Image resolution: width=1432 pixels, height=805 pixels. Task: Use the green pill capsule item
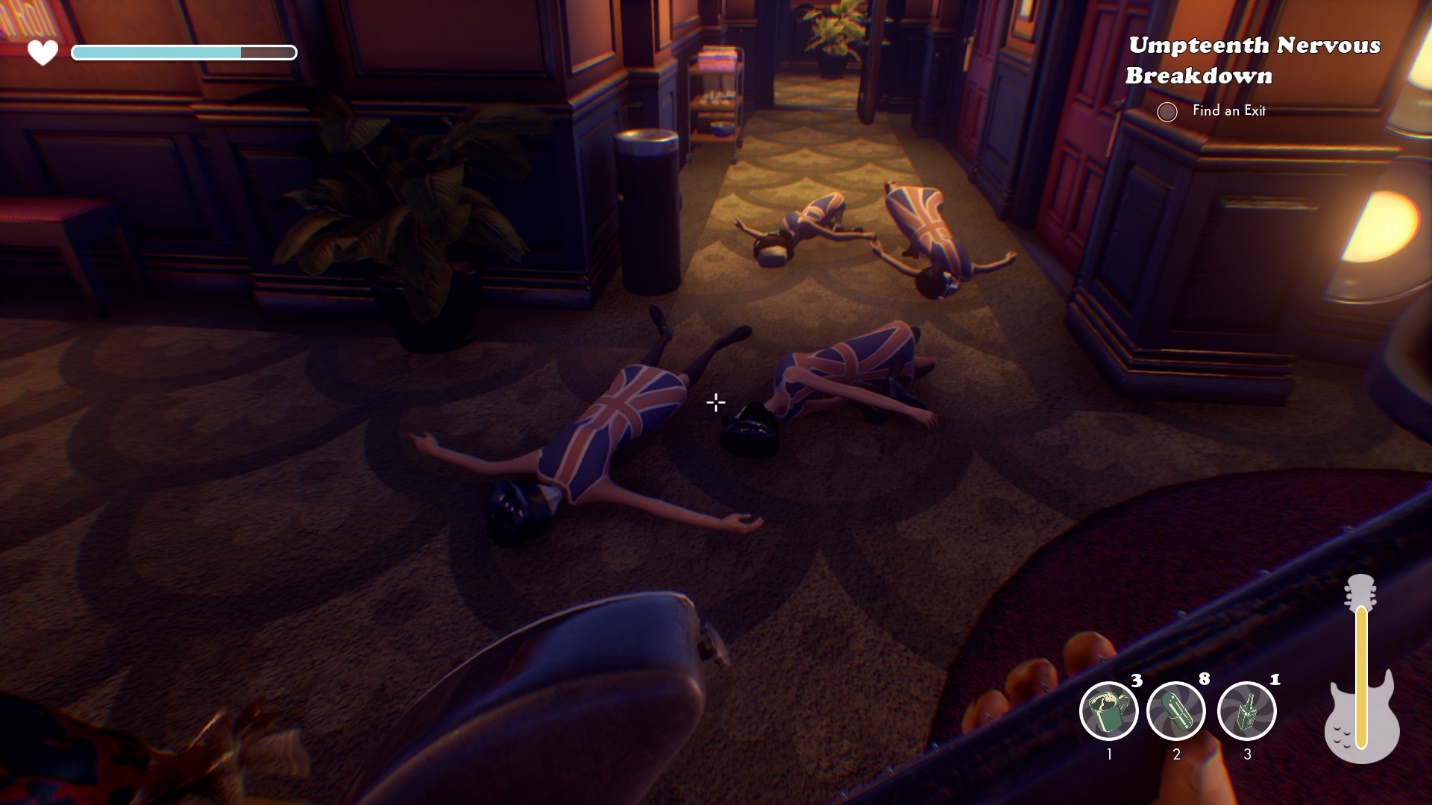pos(1176,711)
